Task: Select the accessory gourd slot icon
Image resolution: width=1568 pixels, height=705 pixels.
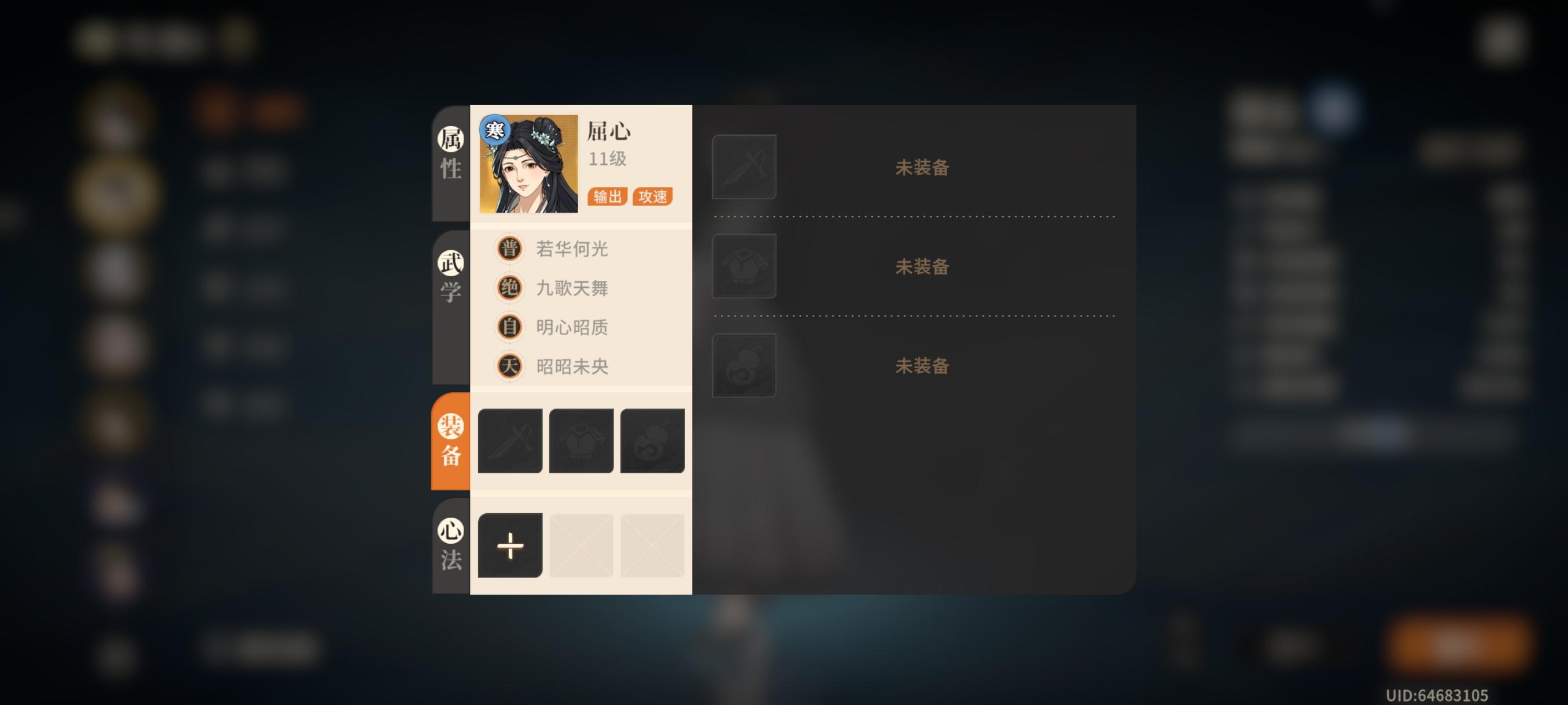Action: (652, 440)
